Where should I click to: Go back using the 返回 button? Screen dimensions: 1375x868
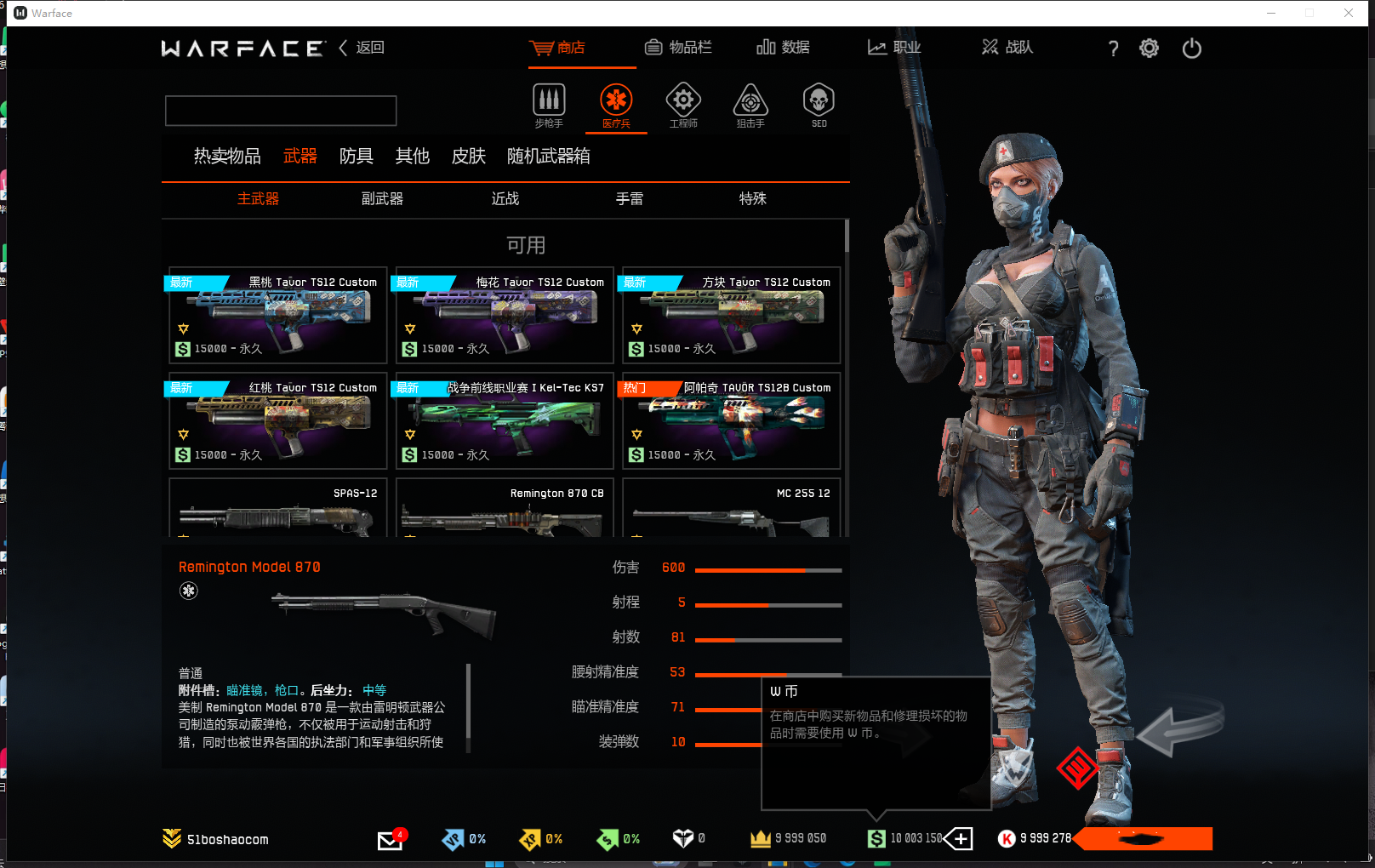362,48
